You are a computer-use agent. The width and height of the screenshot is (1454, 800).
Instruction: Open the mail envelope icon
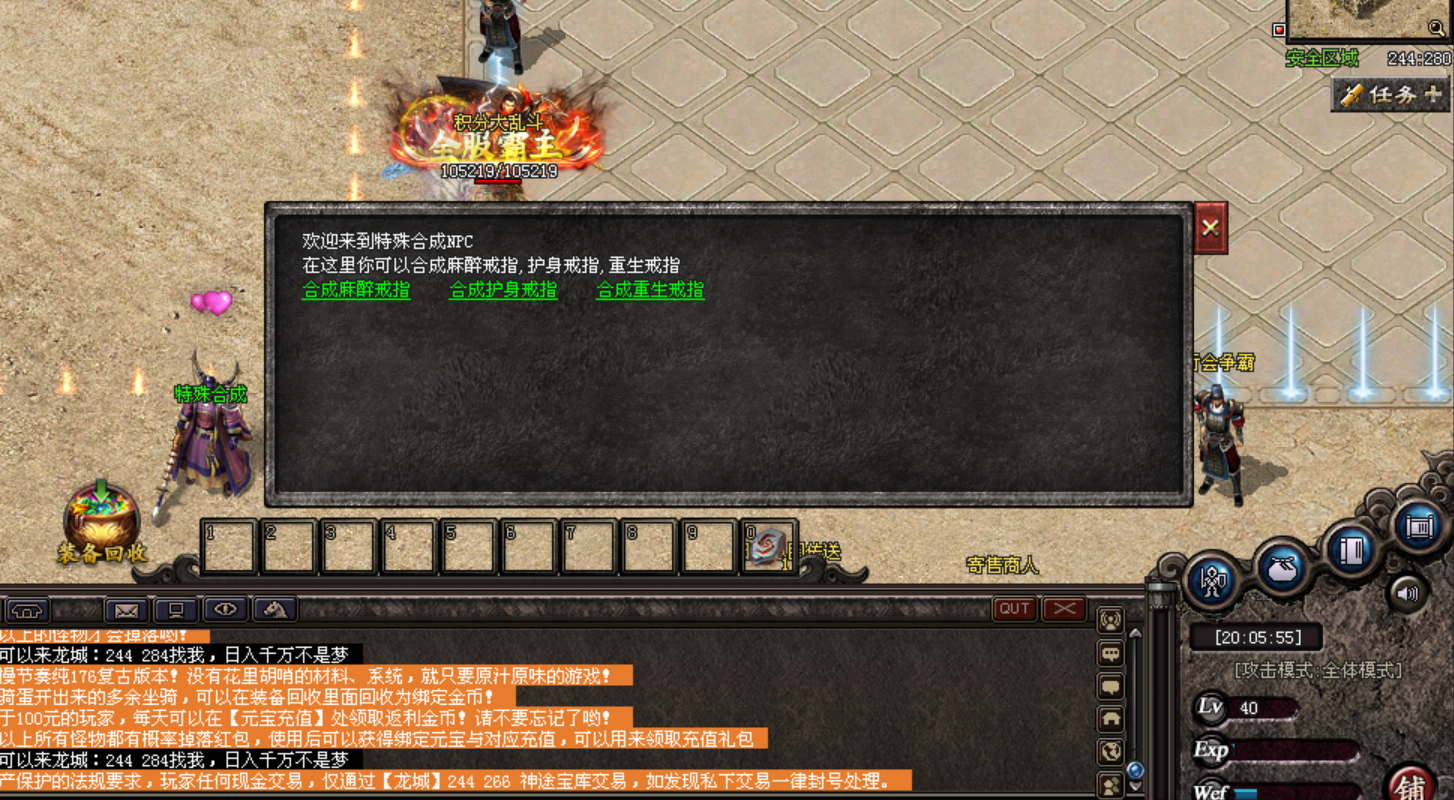pyautogui.click(x=126, y=609)
